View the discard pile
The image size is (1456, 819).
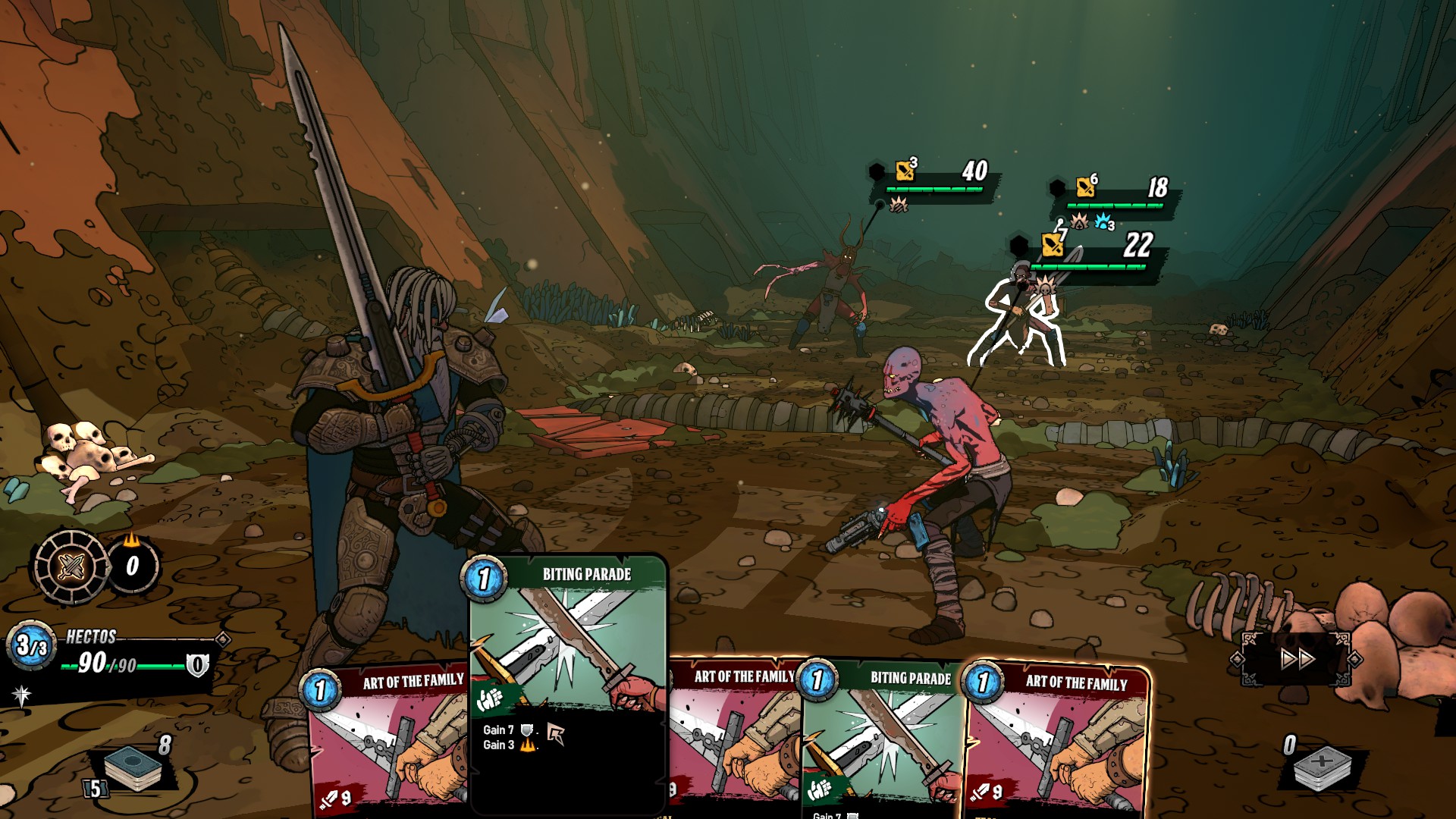point(1321,766)
